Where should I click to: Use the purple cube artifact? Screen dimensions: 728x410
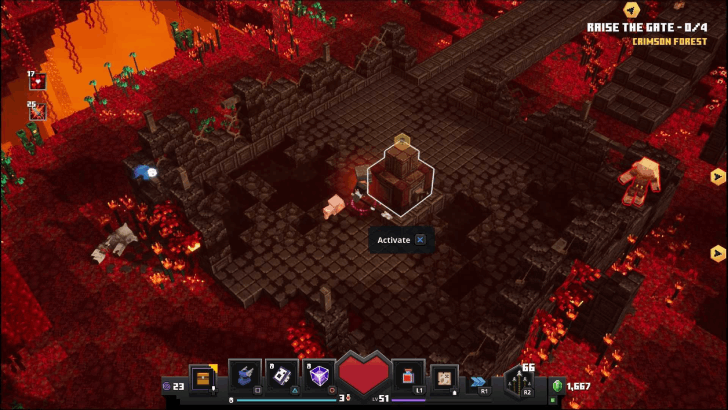pos(321,376)
